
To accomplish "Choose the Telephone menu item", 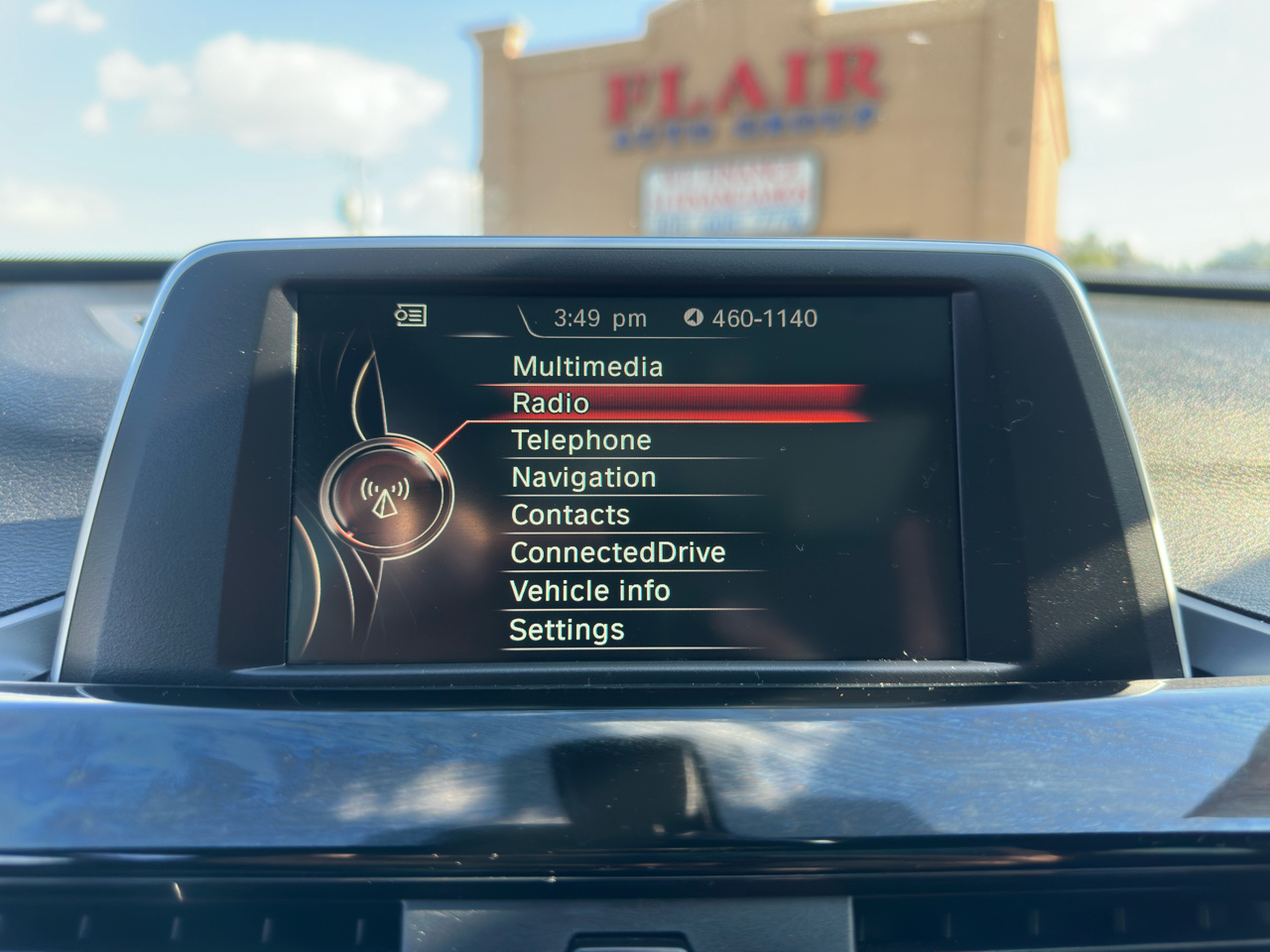I will (x=581, y=440).
